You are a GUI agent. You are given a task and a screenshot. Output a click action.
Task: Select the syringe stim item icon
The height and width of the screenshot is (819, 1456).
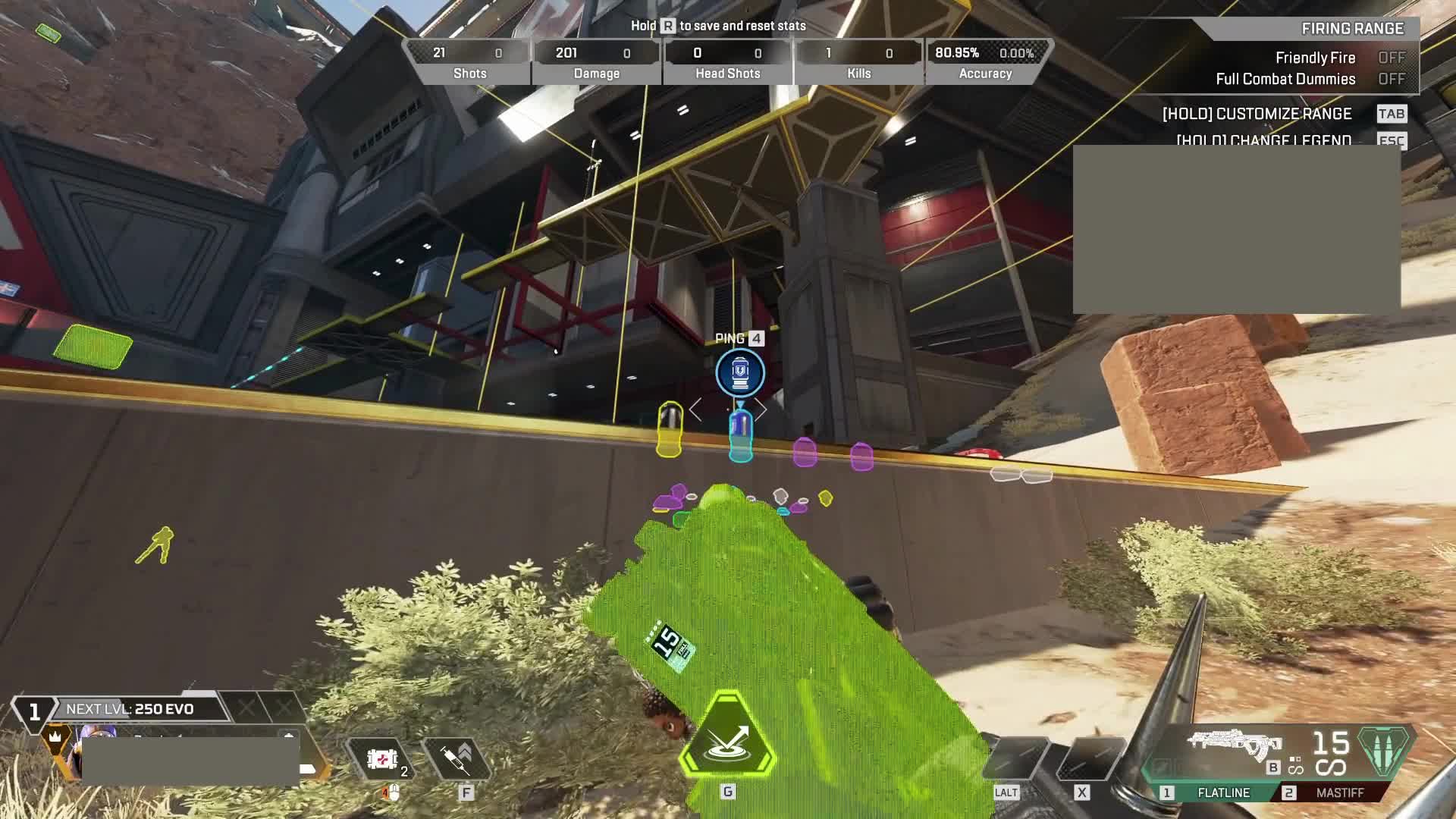point(457,758)
